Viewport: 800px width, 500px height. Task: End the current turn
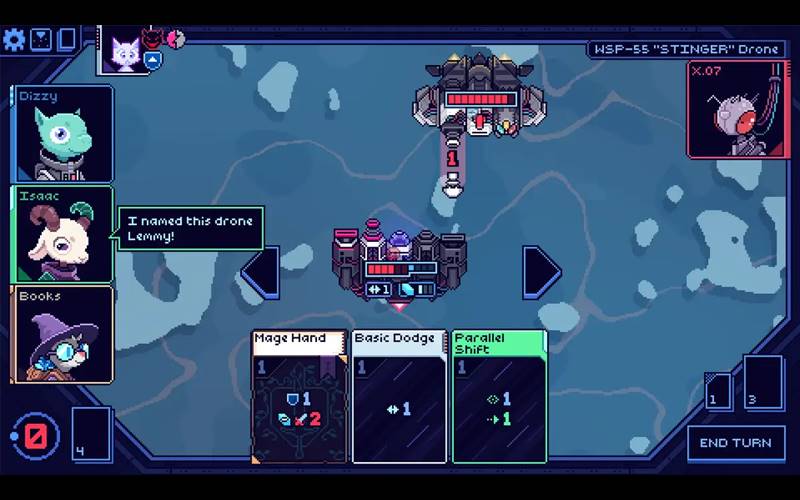click(x=735, y=443)
